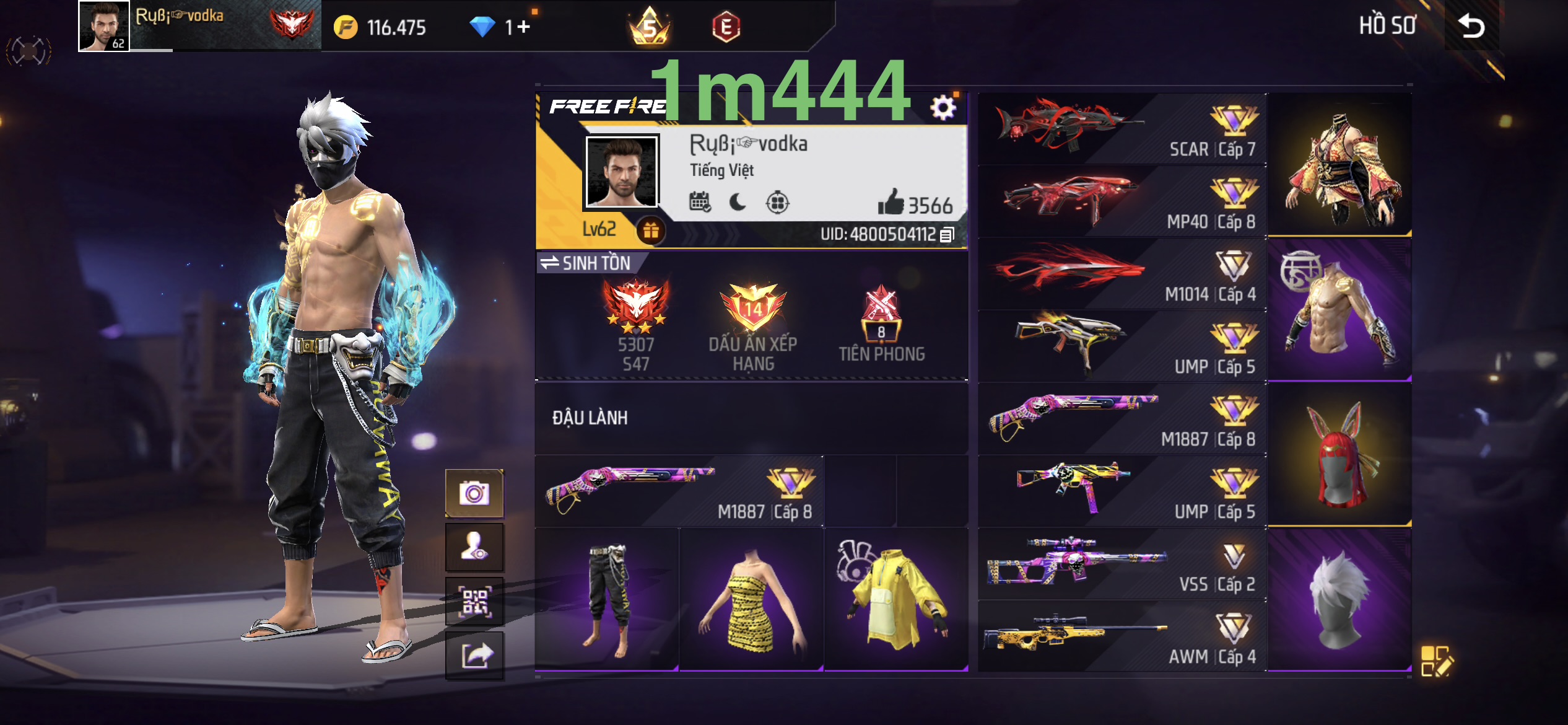Like the profile with the thumbs-up
Screen dimensions: 1568x725
tap(891, 202)
